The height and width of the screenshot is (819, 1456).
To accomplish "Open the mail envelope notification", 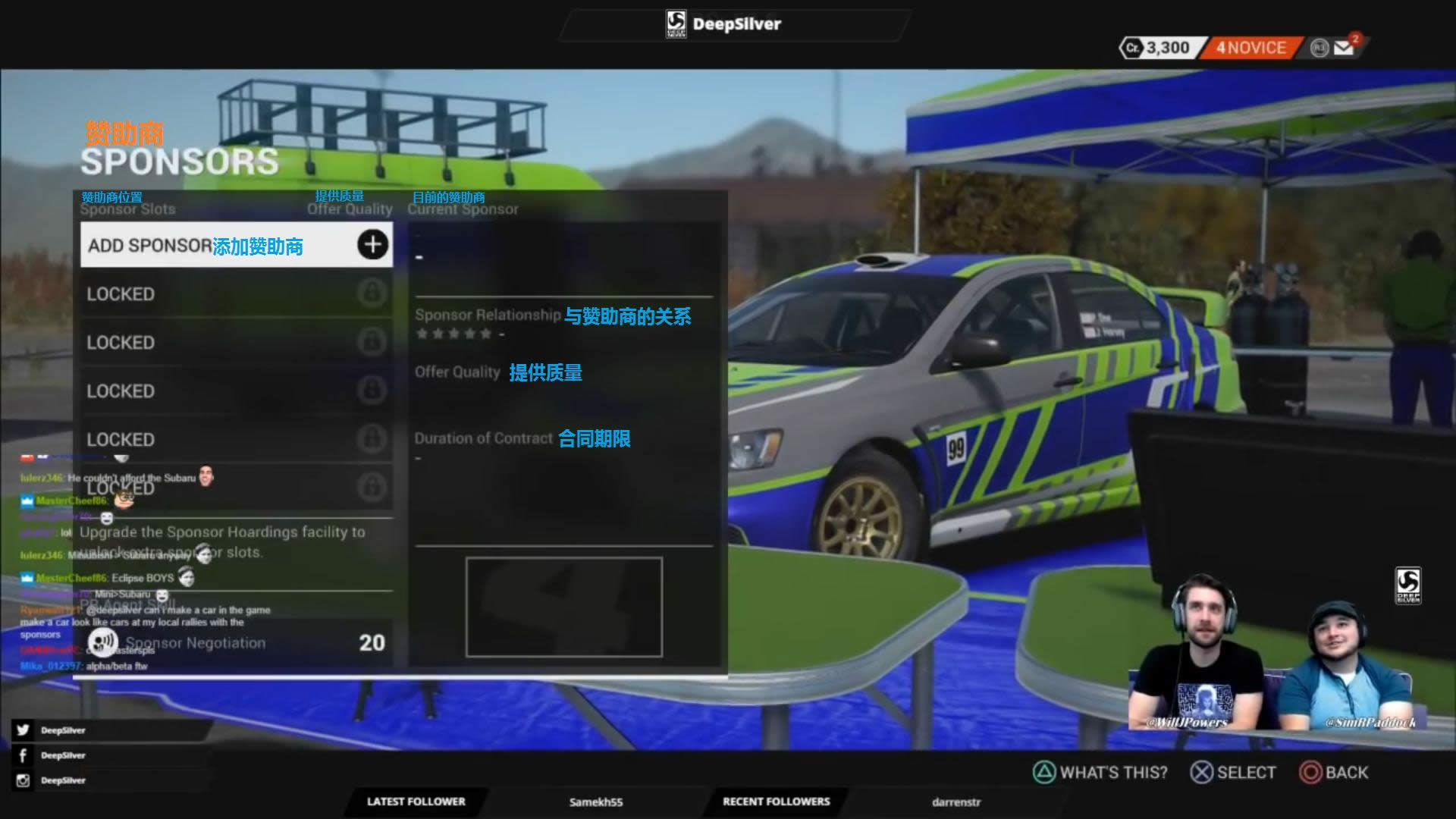I will 1344,48.
